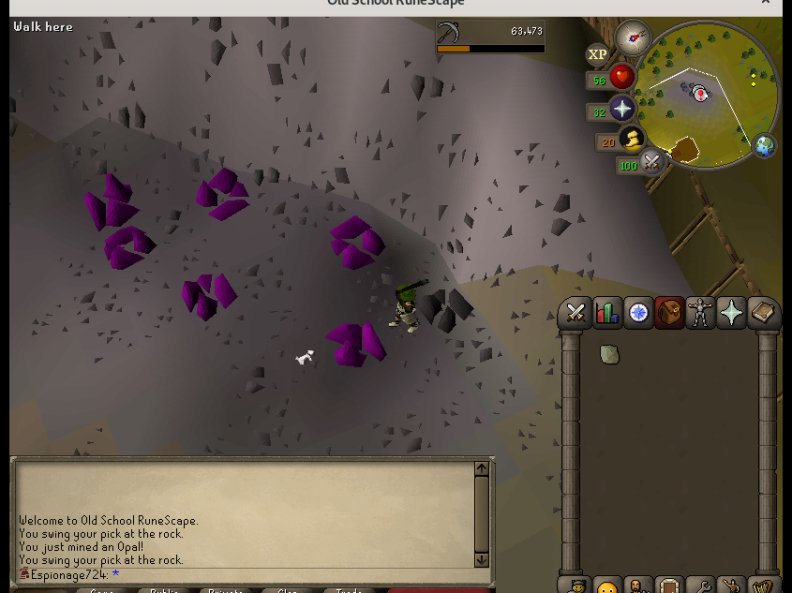The width and height of the screenshot is (792, 593).
Task: Open the Combat Options tab
Action: [575, 313]
